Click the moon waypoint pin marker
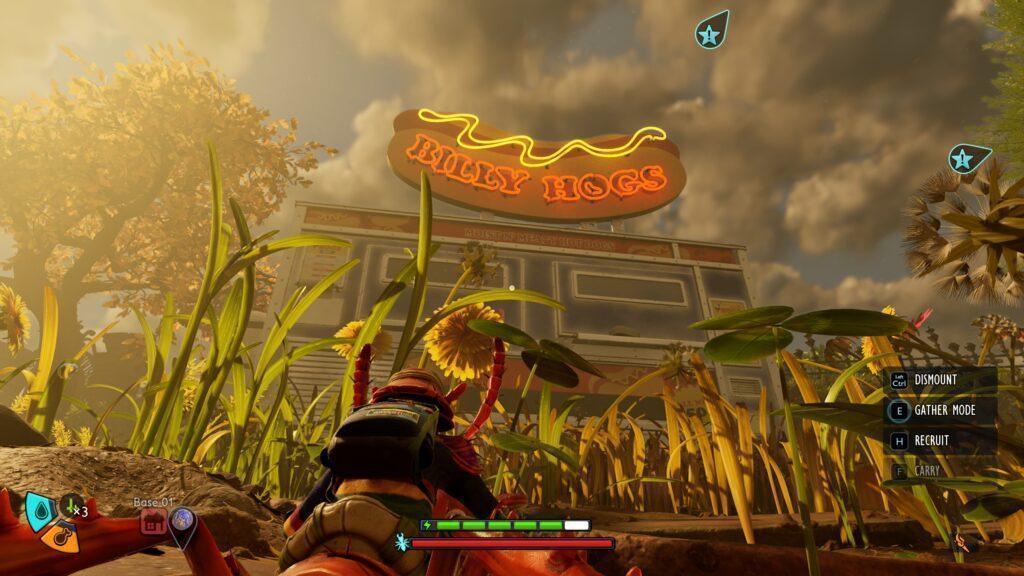Image resolution: width=1024 pixels, height=576 pixels. [182, 520]
